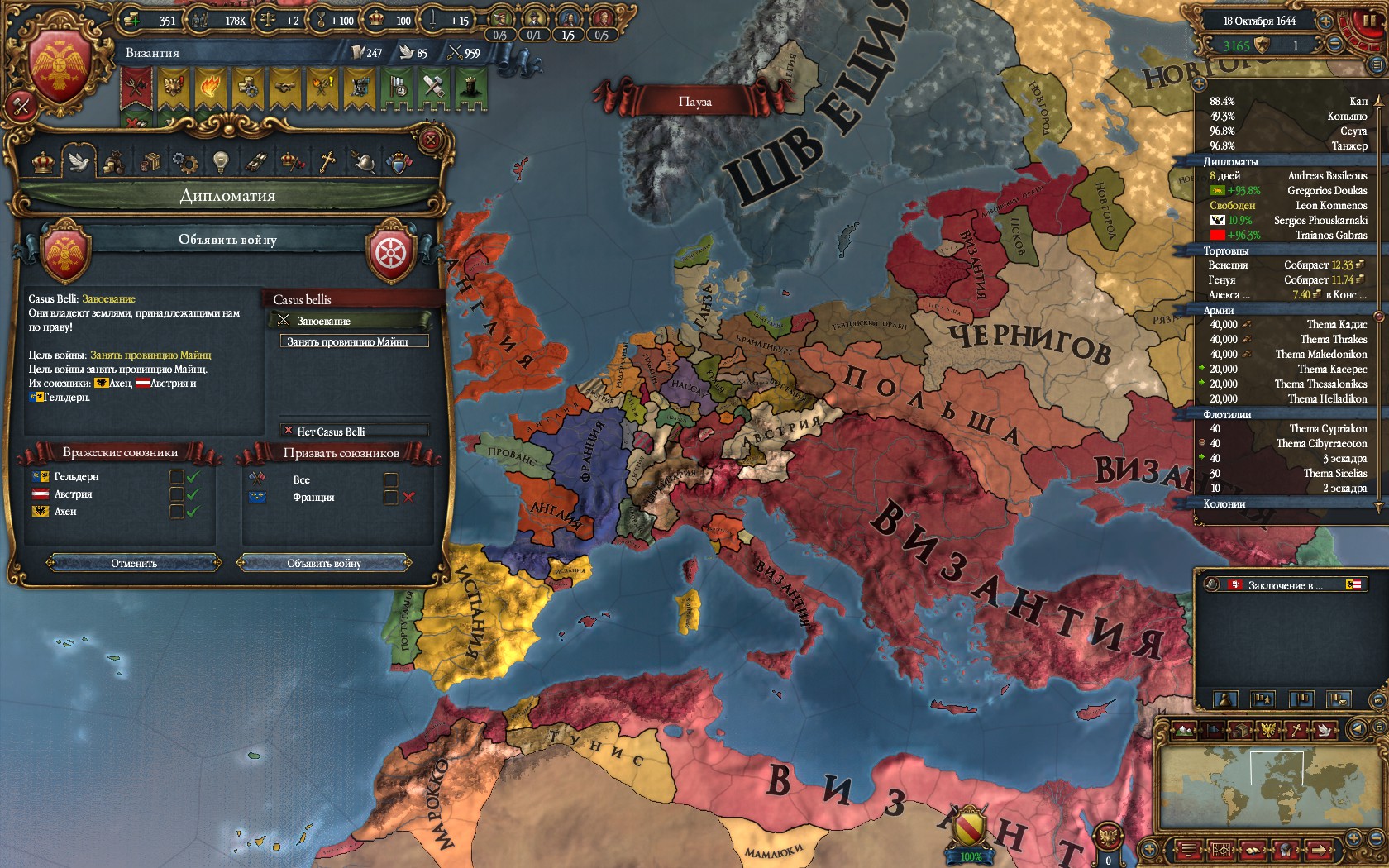
Task: Tick the Все call-allies checkbox
Action: tap(391, 479)
